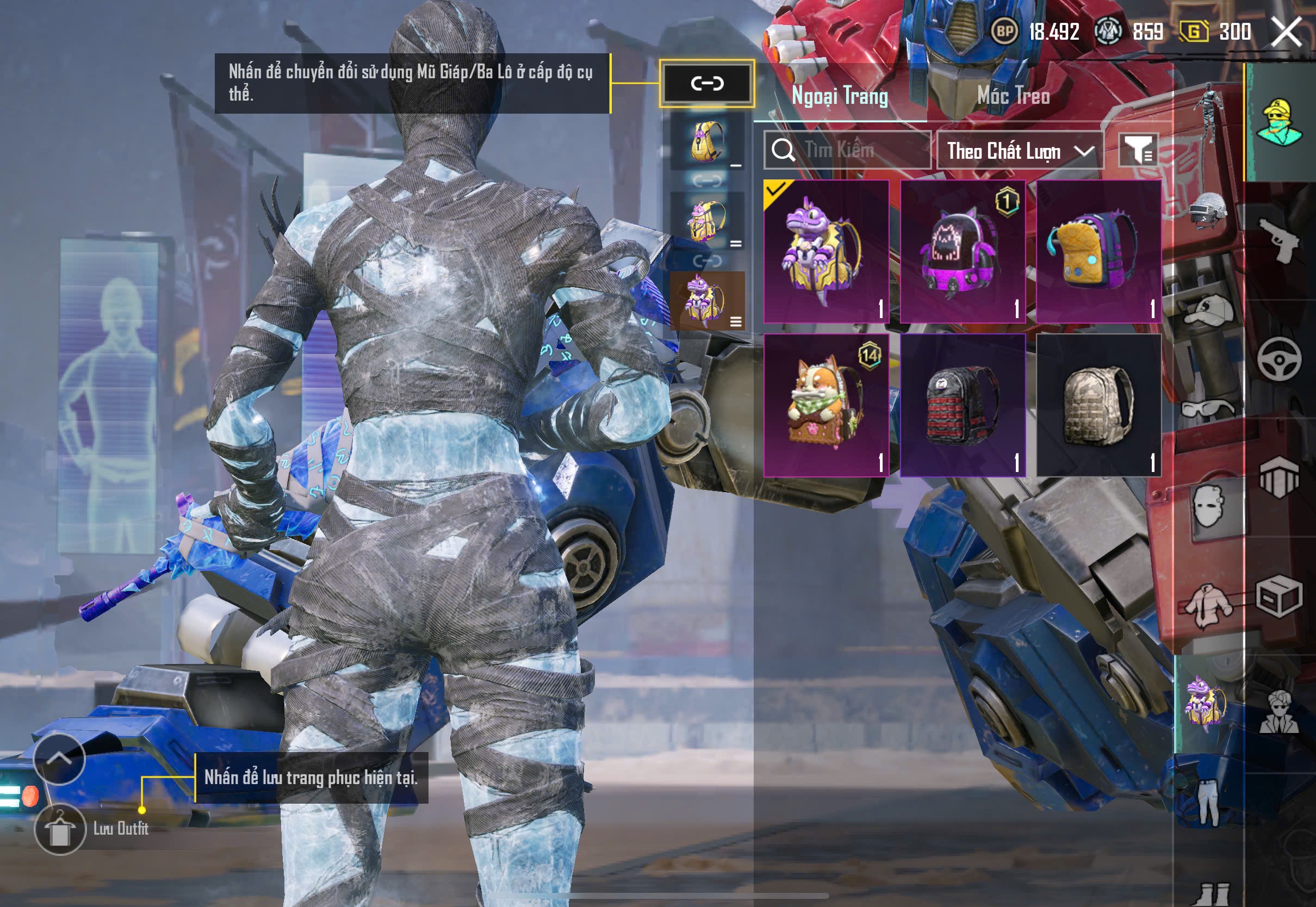Toggle the helmet/backpack level link button
1316x907 pixels.
point(707,84)
